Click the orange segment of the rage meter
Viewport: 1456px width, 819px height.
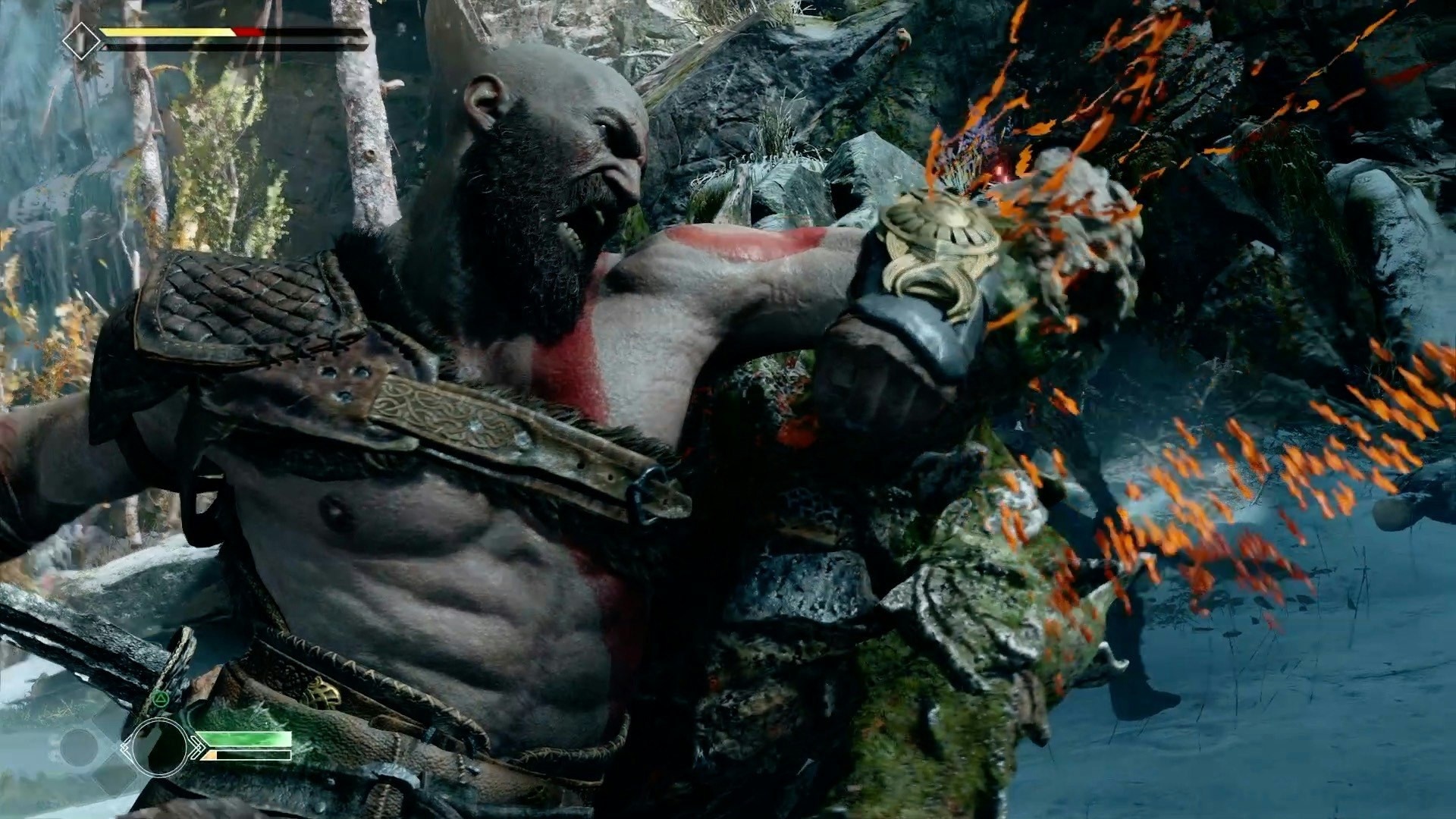click(x=210, y=756)
